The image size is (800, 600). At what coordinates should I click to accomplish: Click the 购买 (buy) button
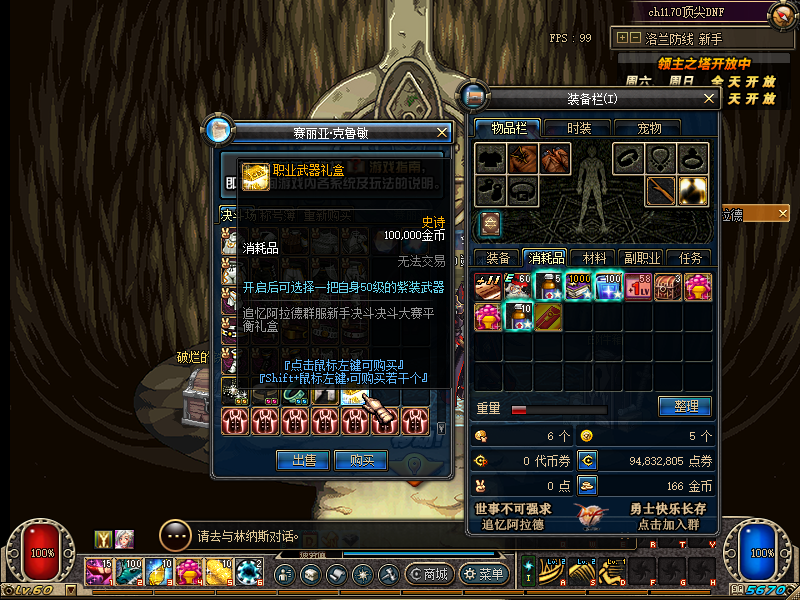[361, 460]
